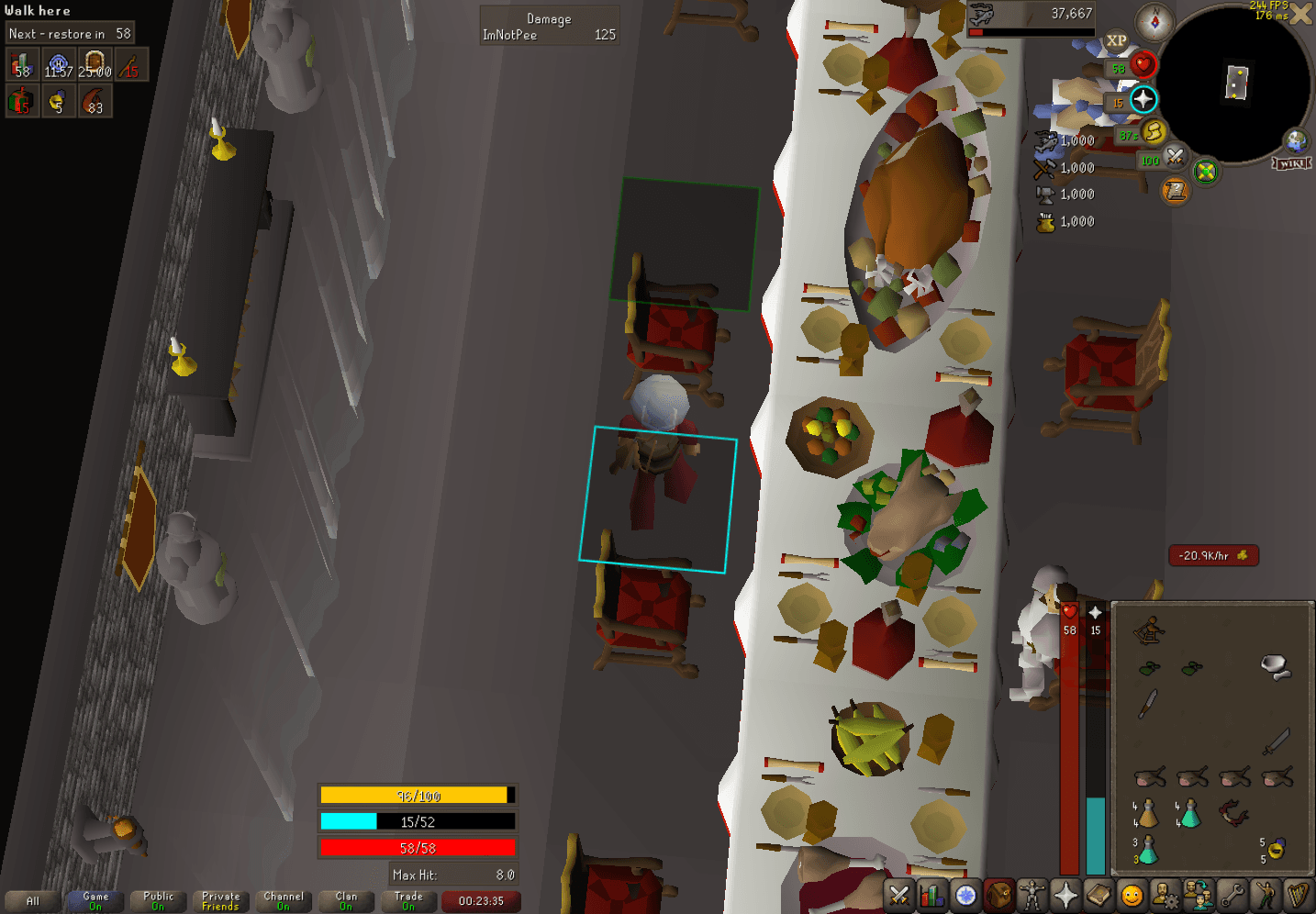The width and height of the screenshot is (1316, 914).
Task: Toggle Public chat off
Action: pos(157,900)
